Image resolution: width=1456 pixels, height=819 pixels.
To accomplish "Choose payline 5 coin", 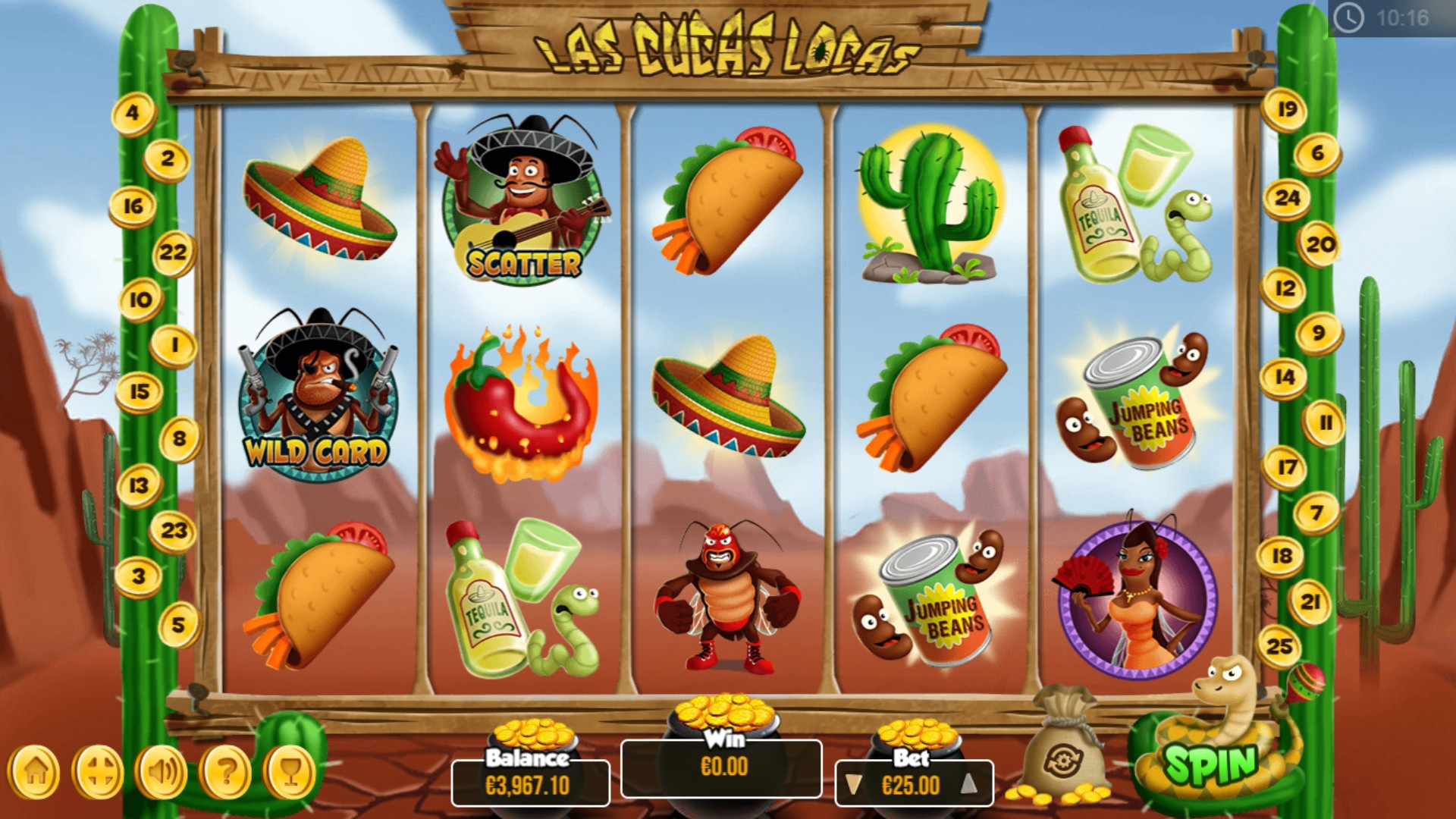I will coord(179,625).
